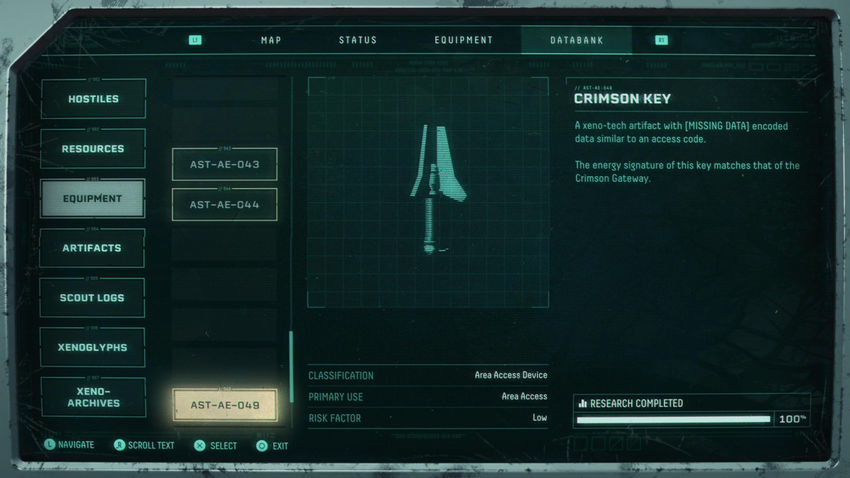This screenshot has width=850, height=478.
Task: Choose entry AST-AE-044
Action: coord(224,204)
